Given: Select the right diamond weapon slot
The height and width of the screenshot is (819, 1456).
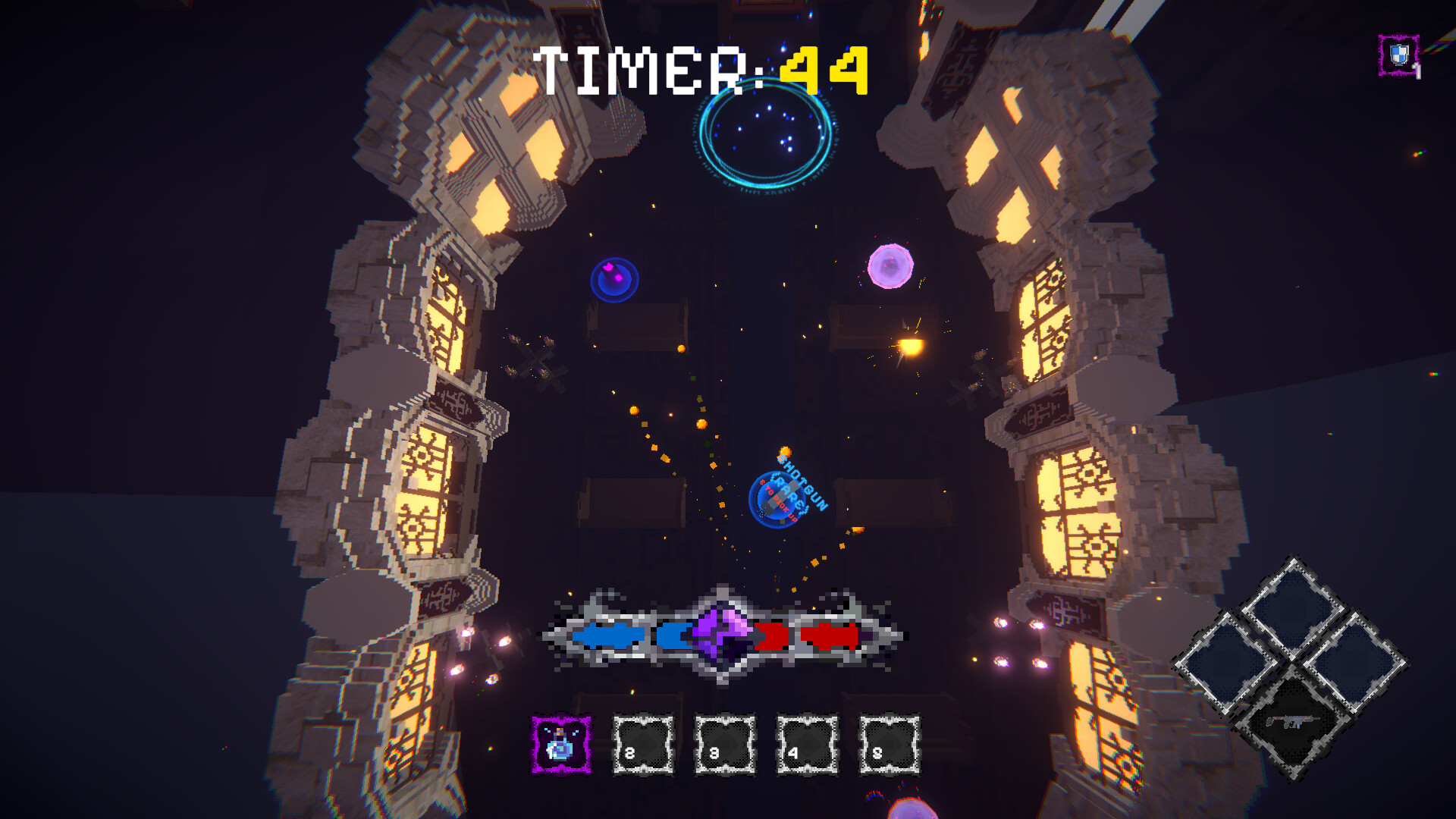Looking at the screenshot, I should pos(1357,664).
